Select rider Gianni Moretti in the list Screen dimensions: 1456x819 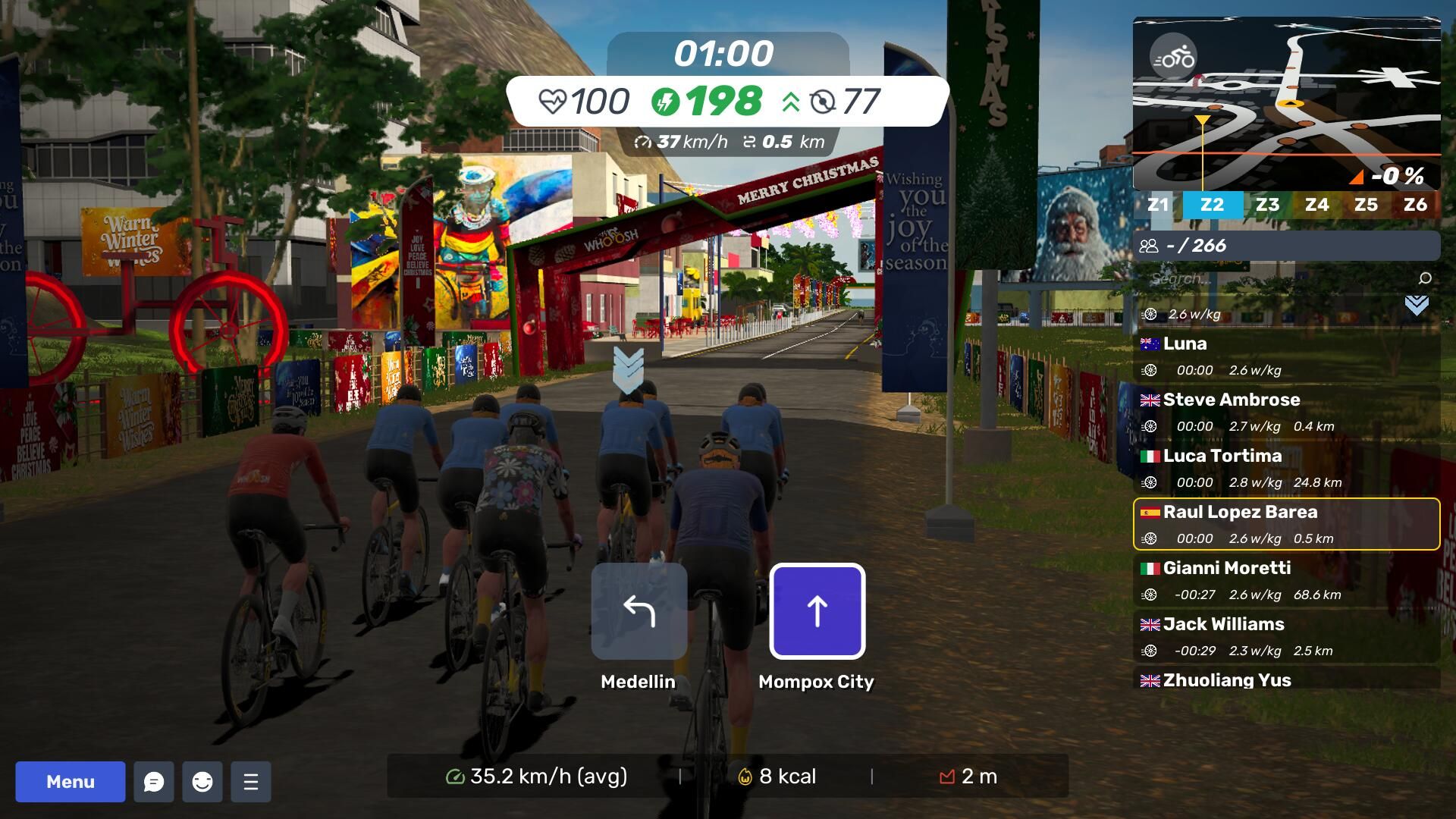click(1286, 580)
